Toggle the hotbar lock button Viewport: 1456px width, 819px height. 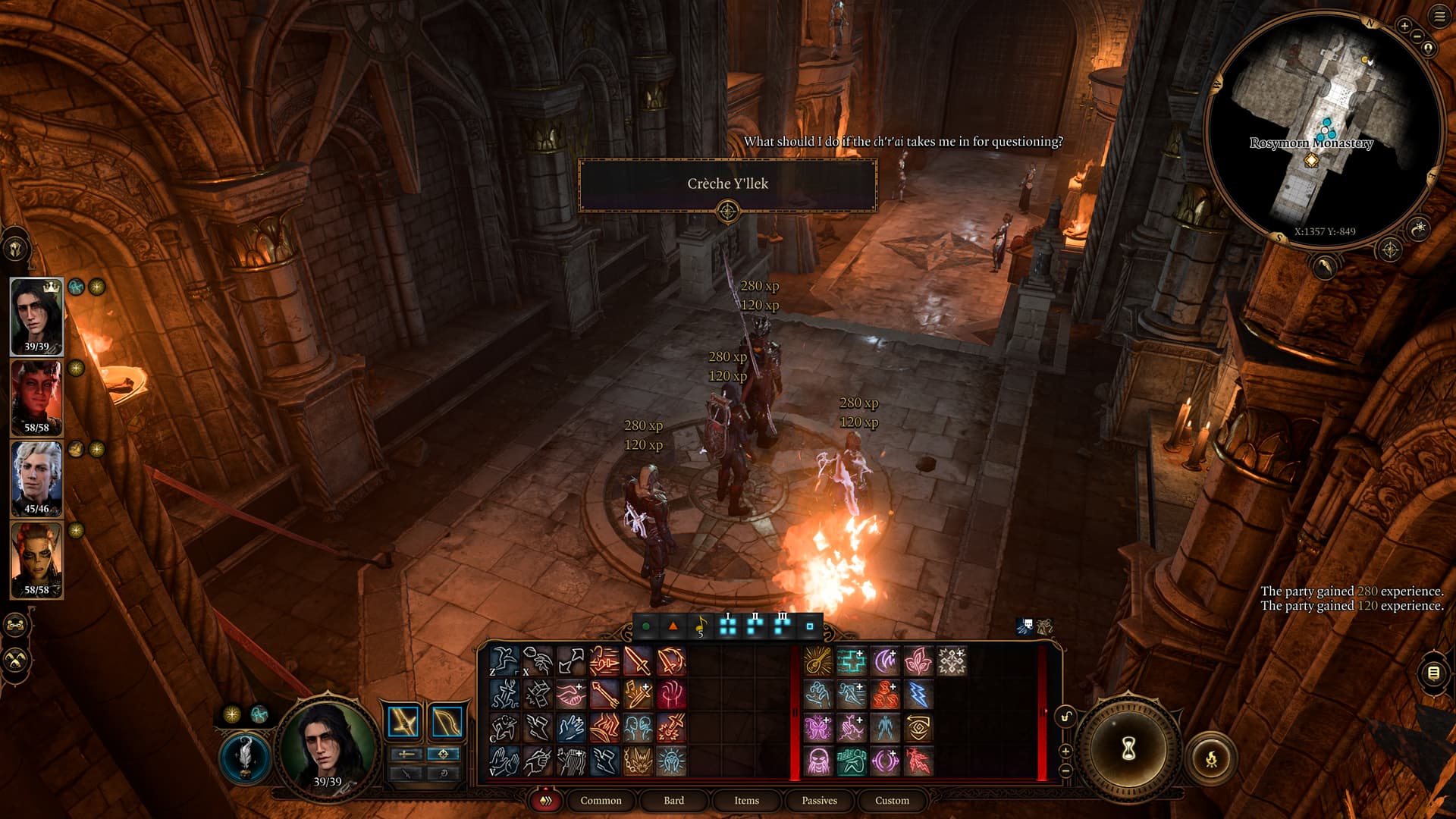[1065, 717]
